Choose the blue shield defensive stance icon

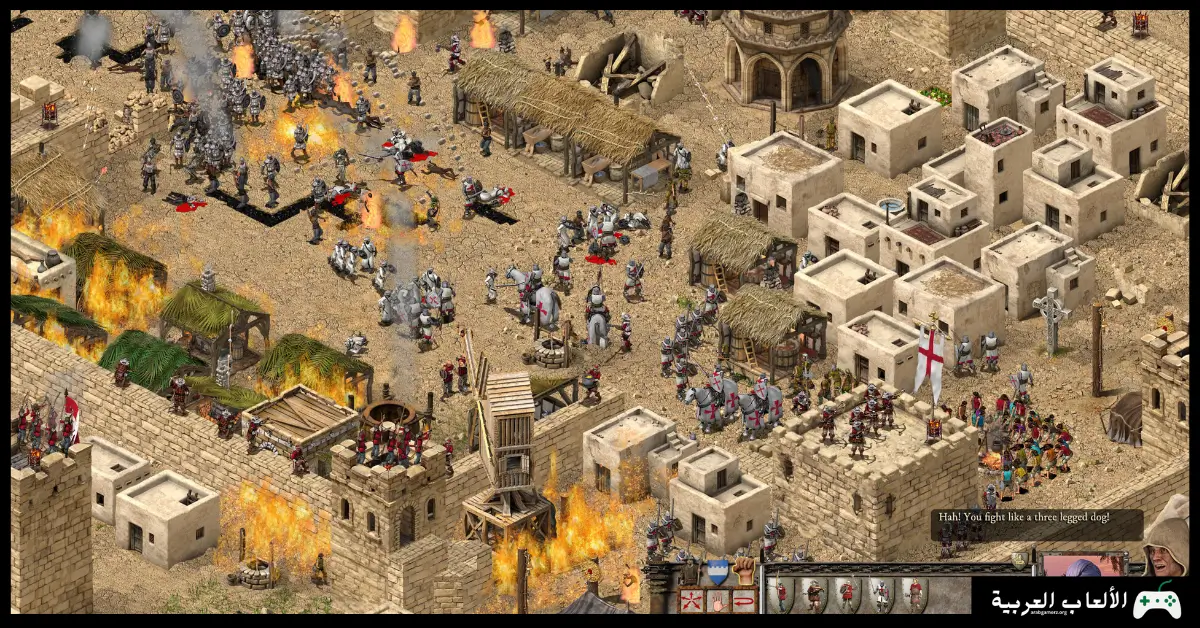point(716,571)
